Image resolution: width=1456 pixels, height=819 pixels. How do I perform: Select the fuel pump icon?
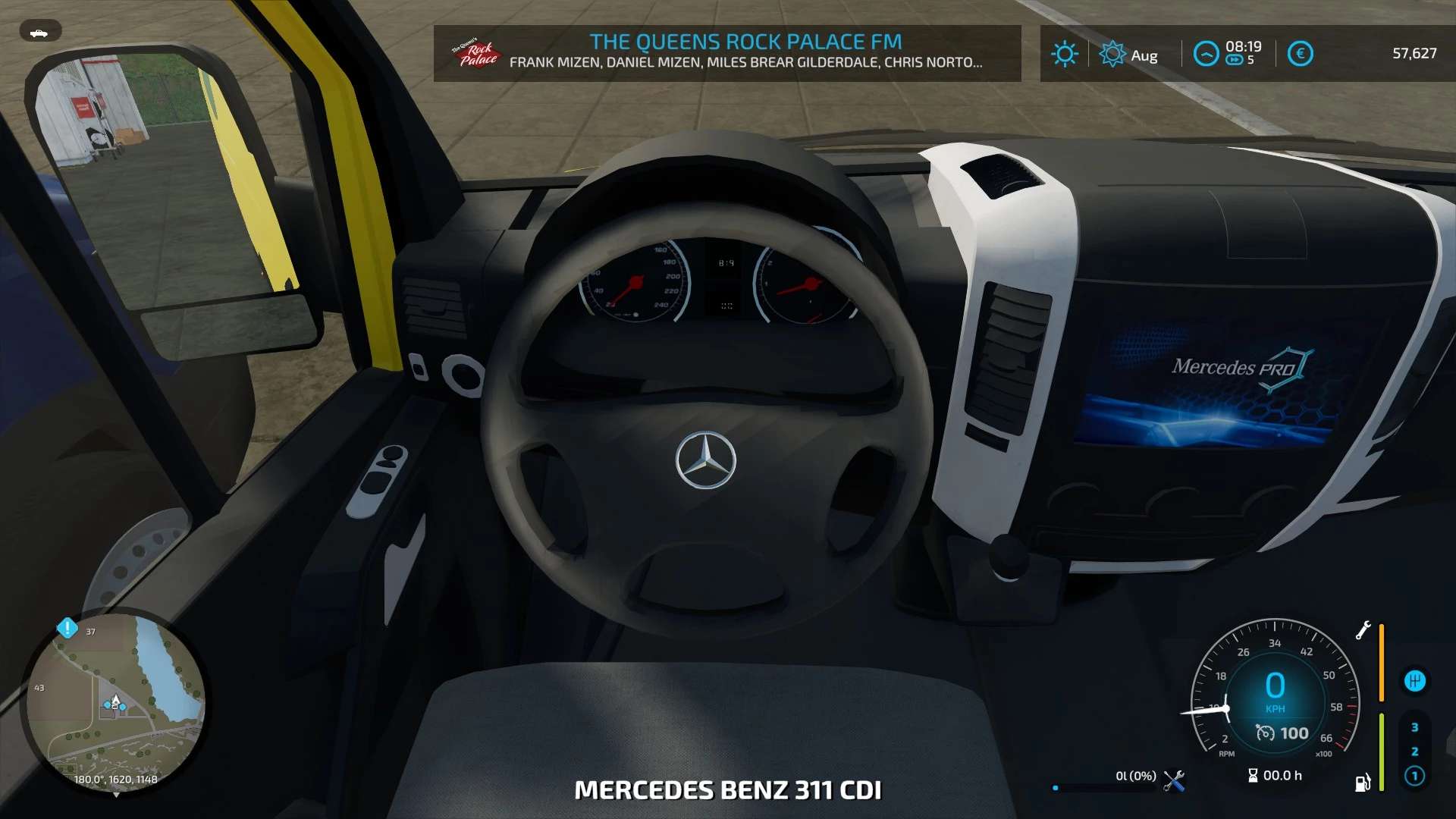[x=1363, y=783]
